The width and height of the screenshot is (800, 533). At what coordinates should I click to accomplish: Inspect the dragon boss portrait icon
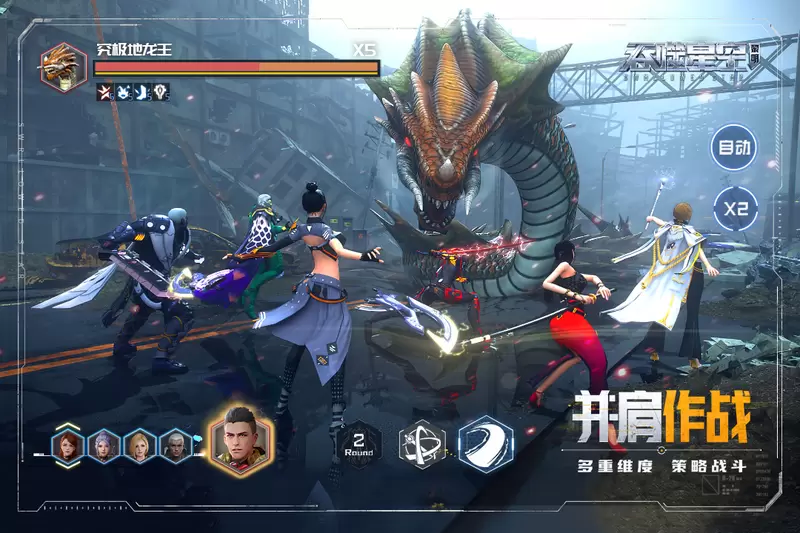[x=62, y=65]
